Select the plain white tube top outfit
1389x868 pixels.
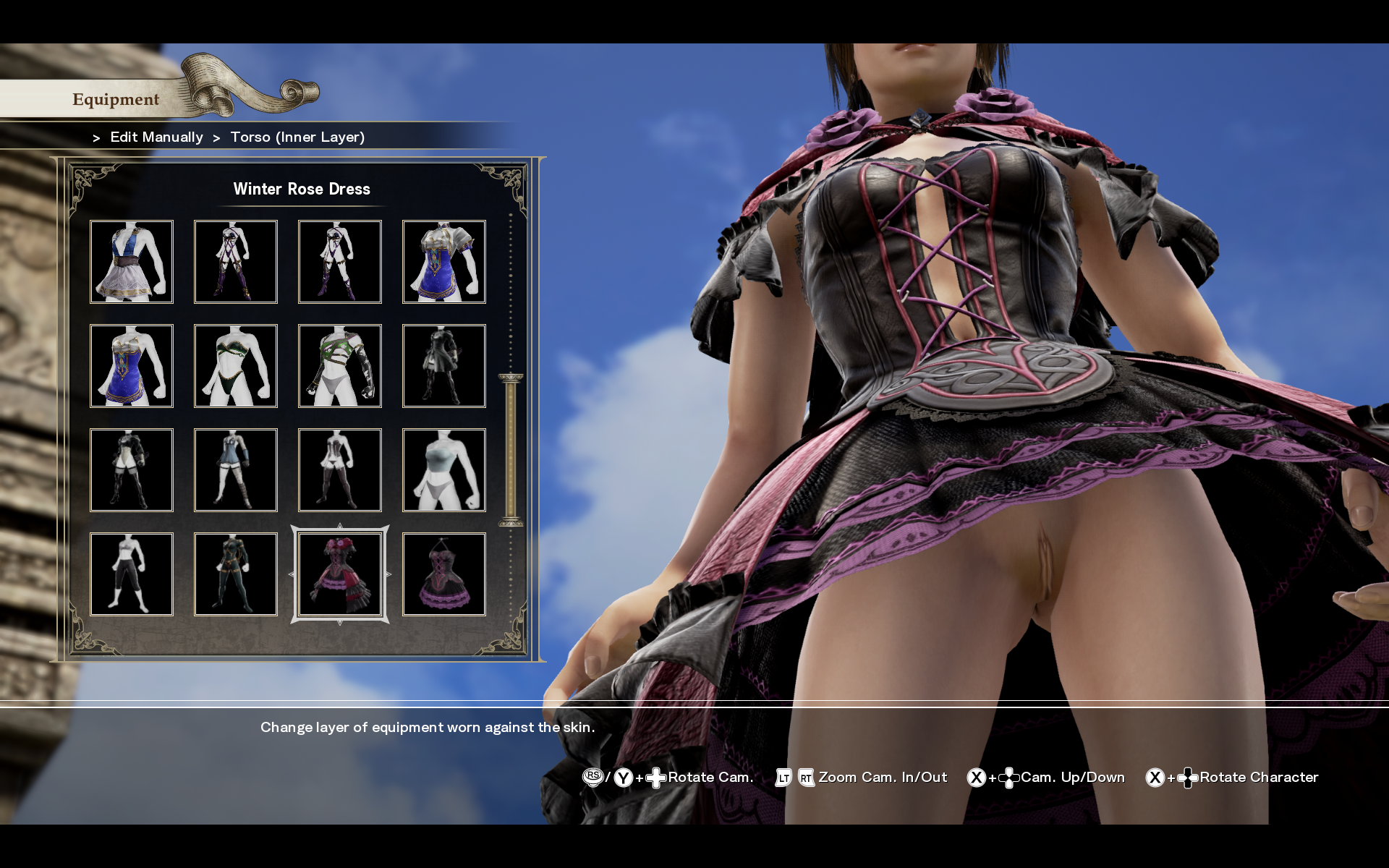pyautogui.click(x=443, y=470)
